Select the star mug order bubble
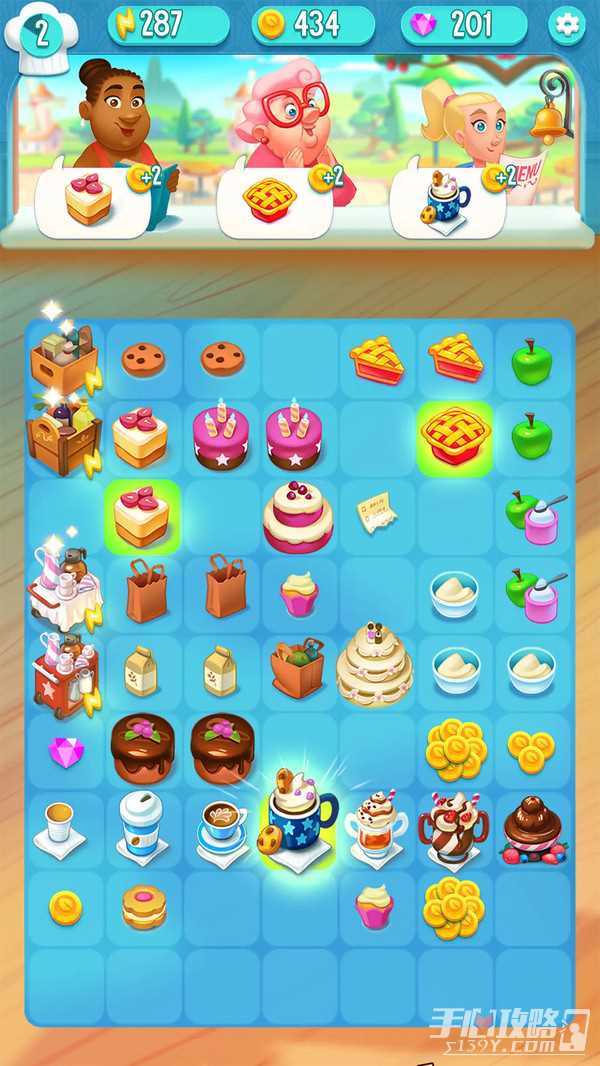Viewport: 600px width, 1066px height. click(x=448, y=201)
